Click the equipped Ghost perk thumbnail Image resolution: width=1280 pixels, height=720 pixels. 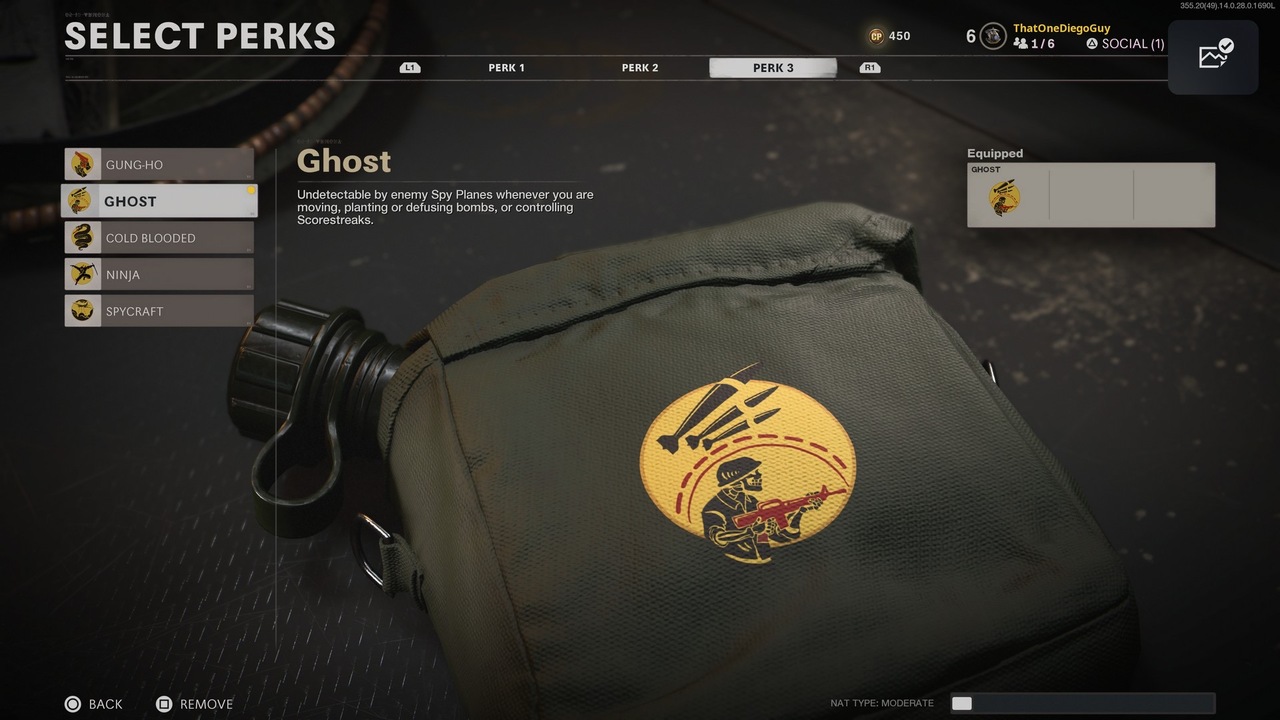pyautogui.click(x=1003, y=196)
